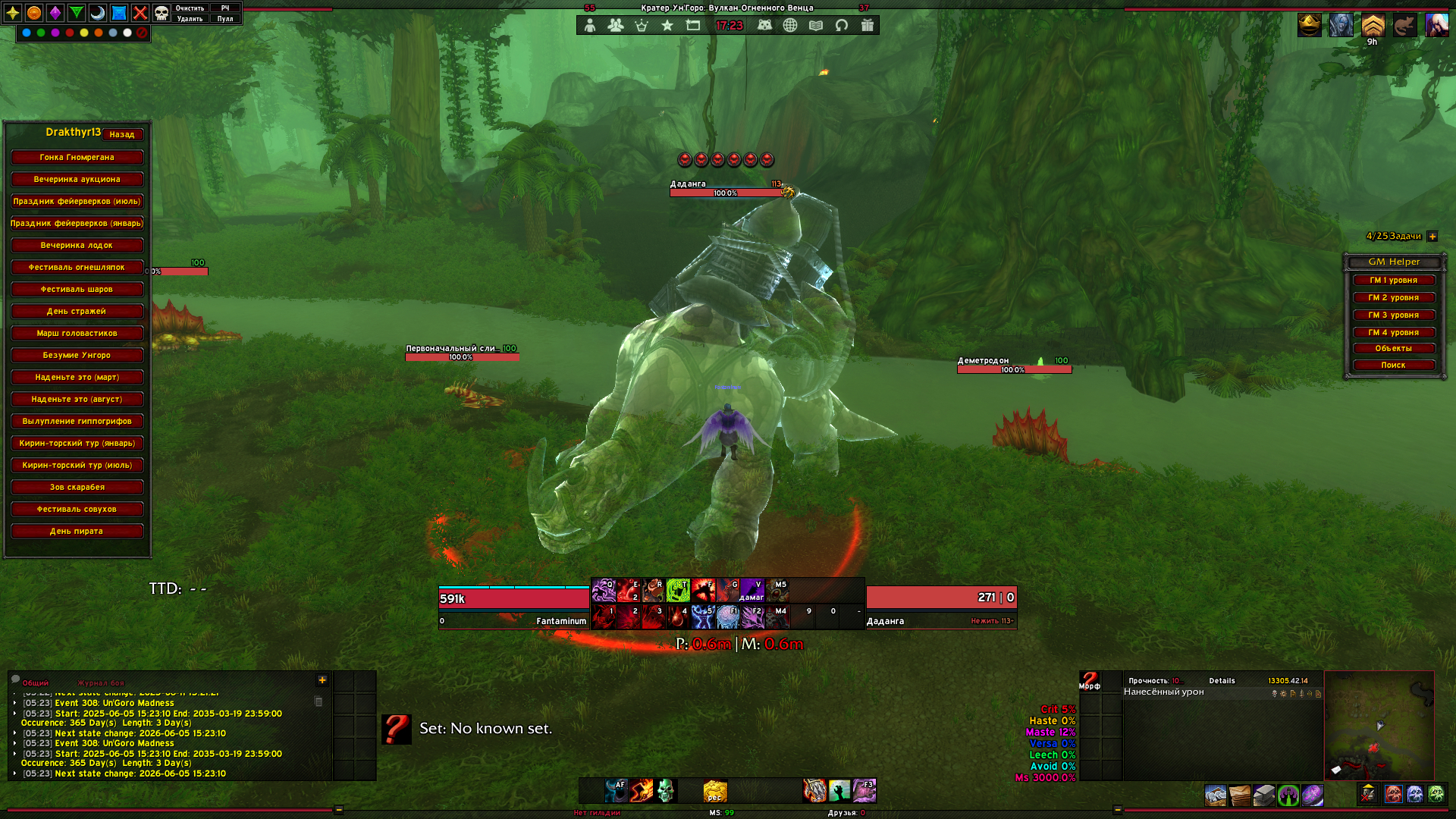Click the 'Назад' back button

coord(121,134)
